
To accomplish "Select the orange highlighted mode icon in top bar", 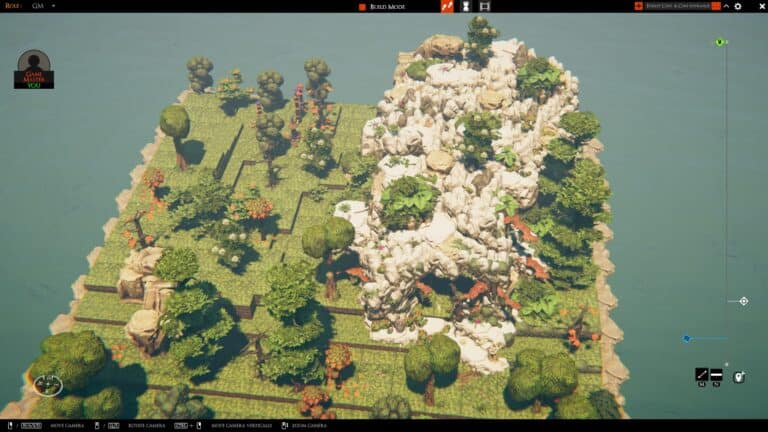I will coord(447,6).
